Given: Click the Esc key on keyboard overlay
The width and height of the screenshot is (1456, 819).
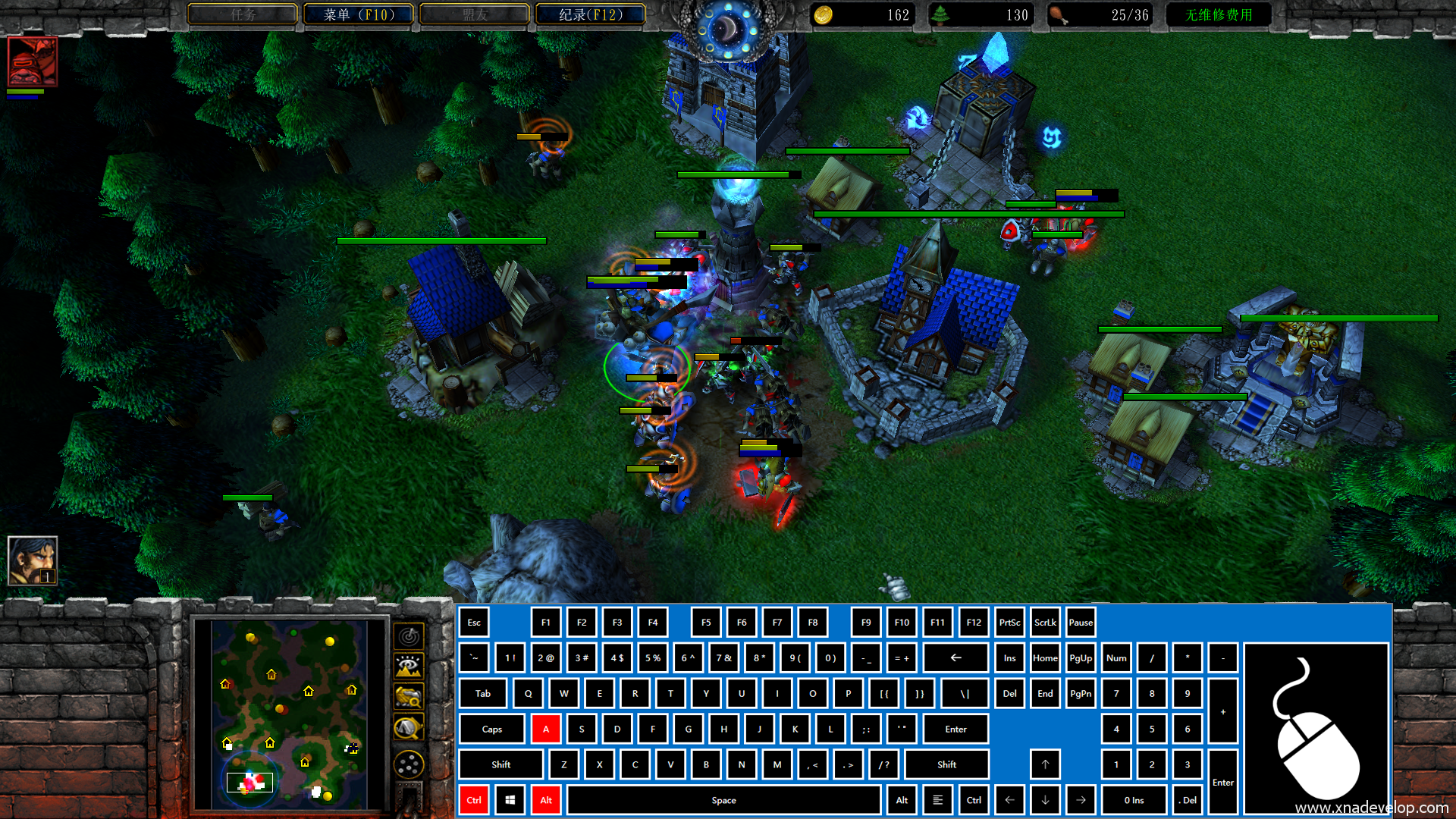Looking at the screenshot, I should coord(474,623).
